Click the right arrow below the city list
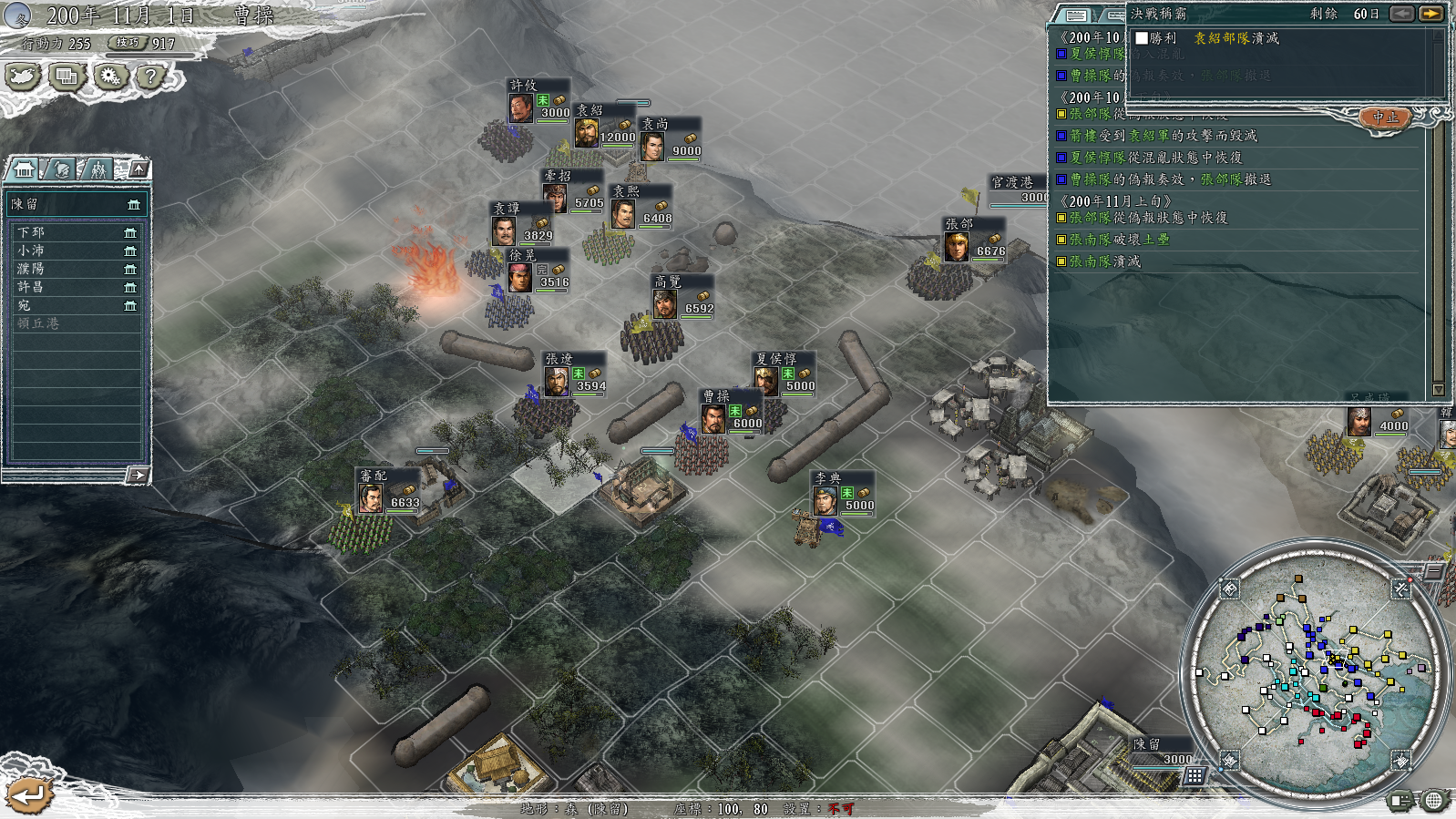The width and height of the screenshot is (1456, 819). (138, 475)
